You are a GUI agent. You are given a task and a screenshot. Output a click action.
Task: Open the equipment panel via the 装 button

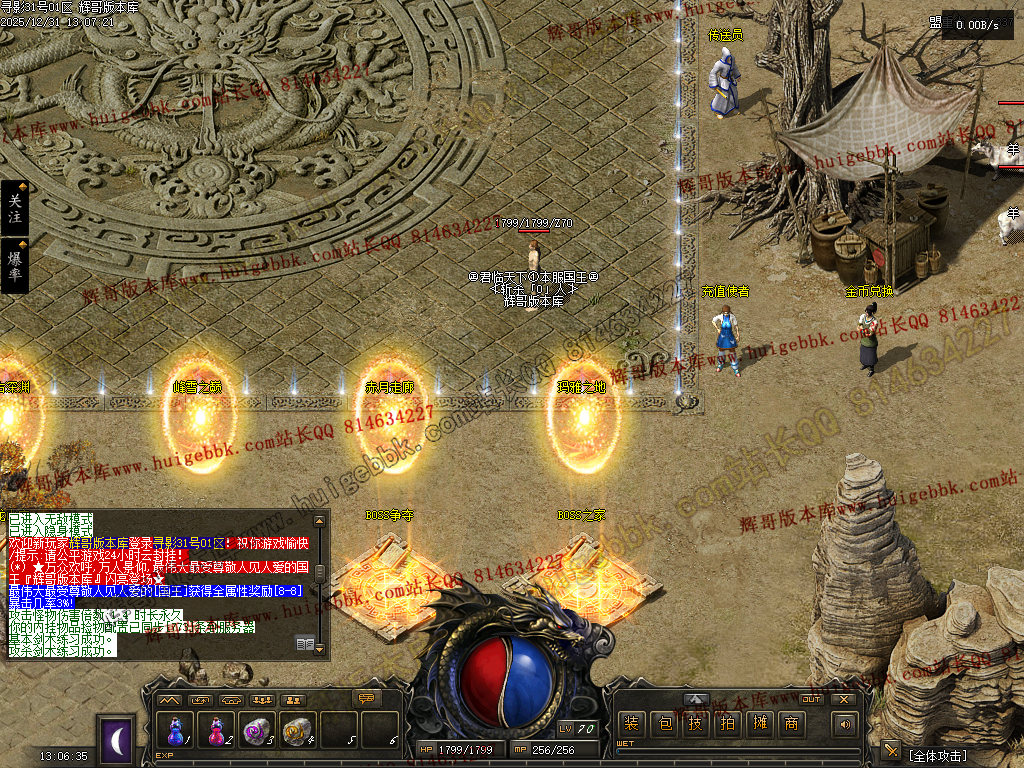pos(631,724)
